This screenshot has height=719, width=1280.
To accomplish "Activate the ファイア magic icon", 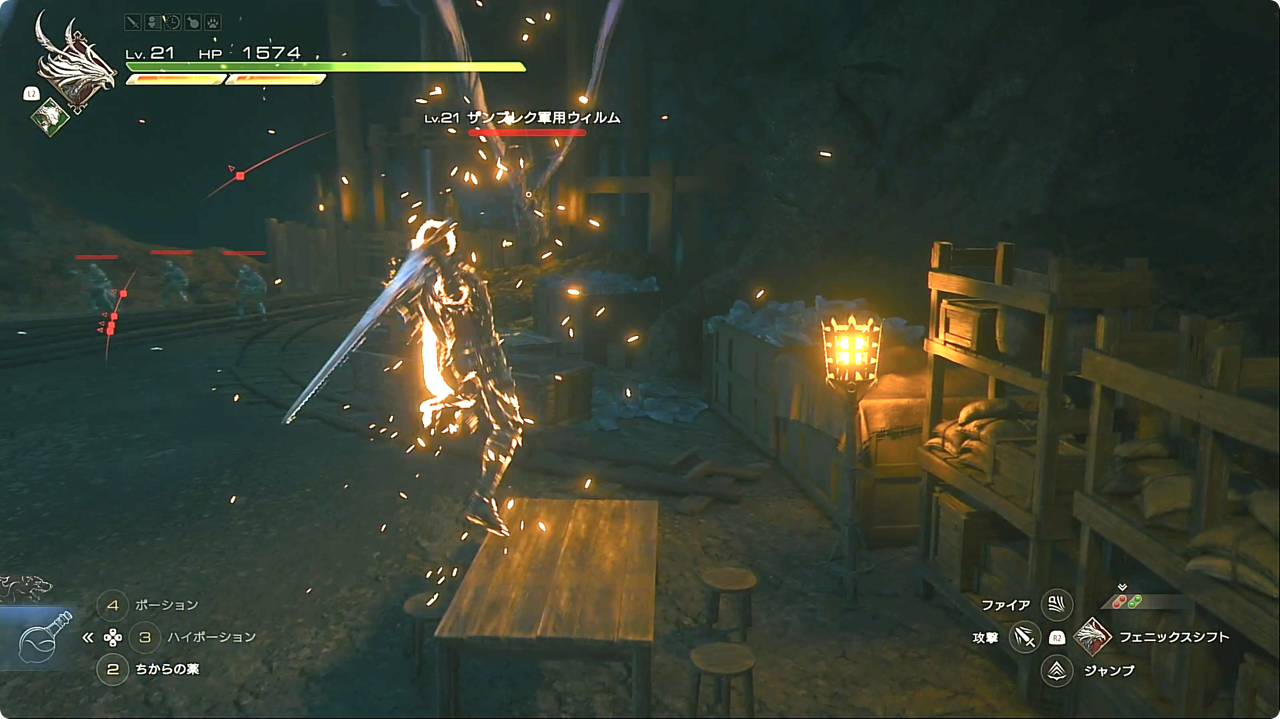I will point(1056,604).
